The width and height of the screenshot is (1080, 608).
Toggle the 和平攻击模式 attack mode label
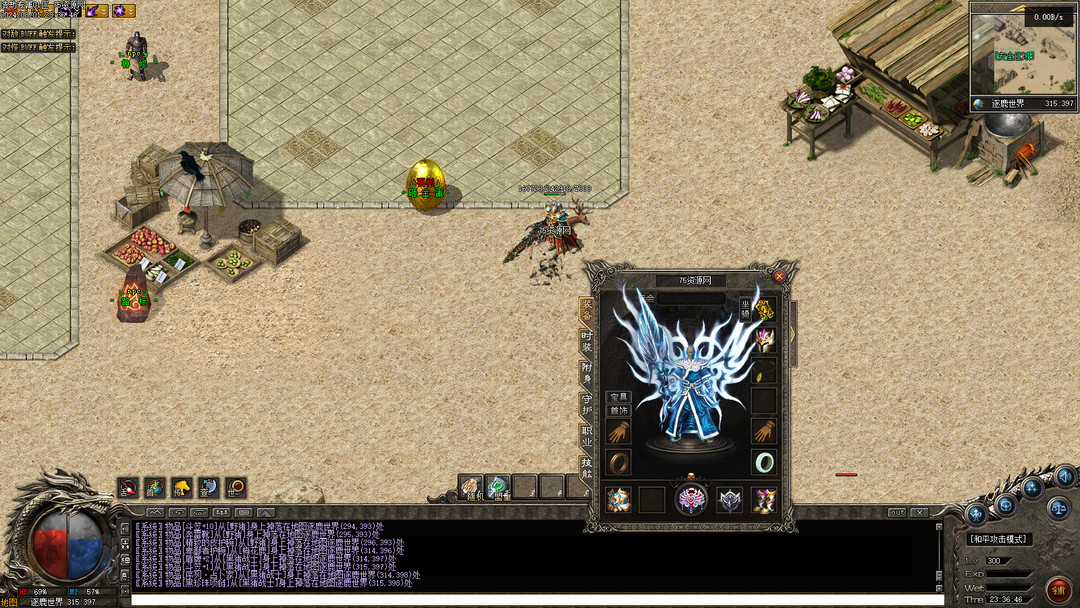pyautogui.click(x=1000, y=539)
